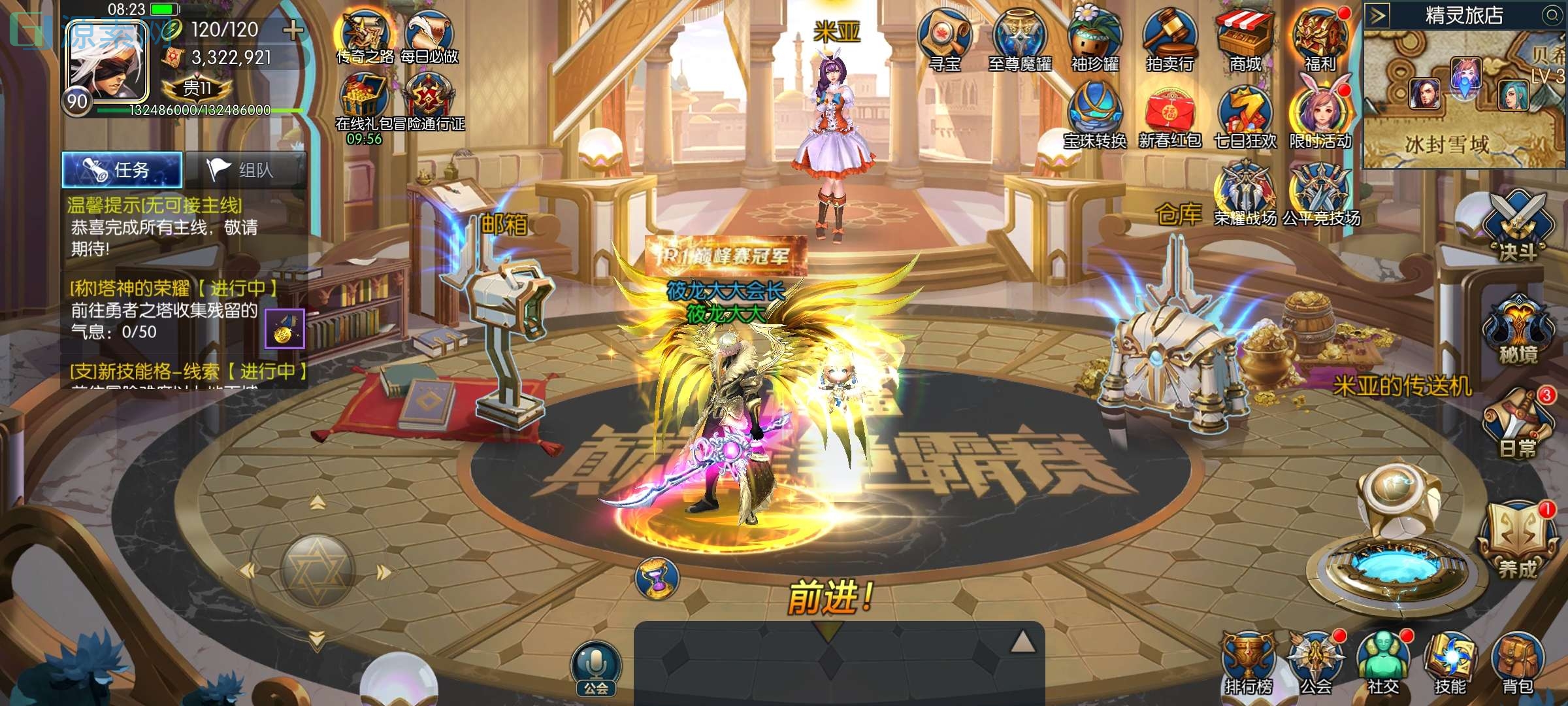Open the 商城 shop
1568x706 pixels.
point(1245,39)
